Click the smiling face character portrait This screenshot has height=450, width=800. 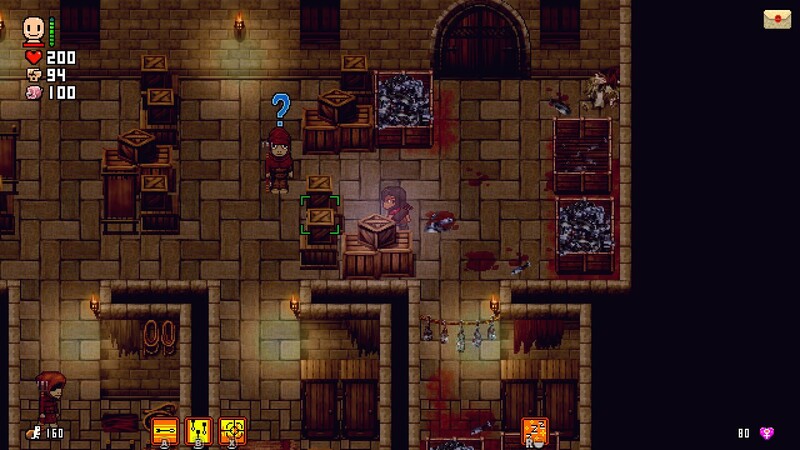[35, 29]
